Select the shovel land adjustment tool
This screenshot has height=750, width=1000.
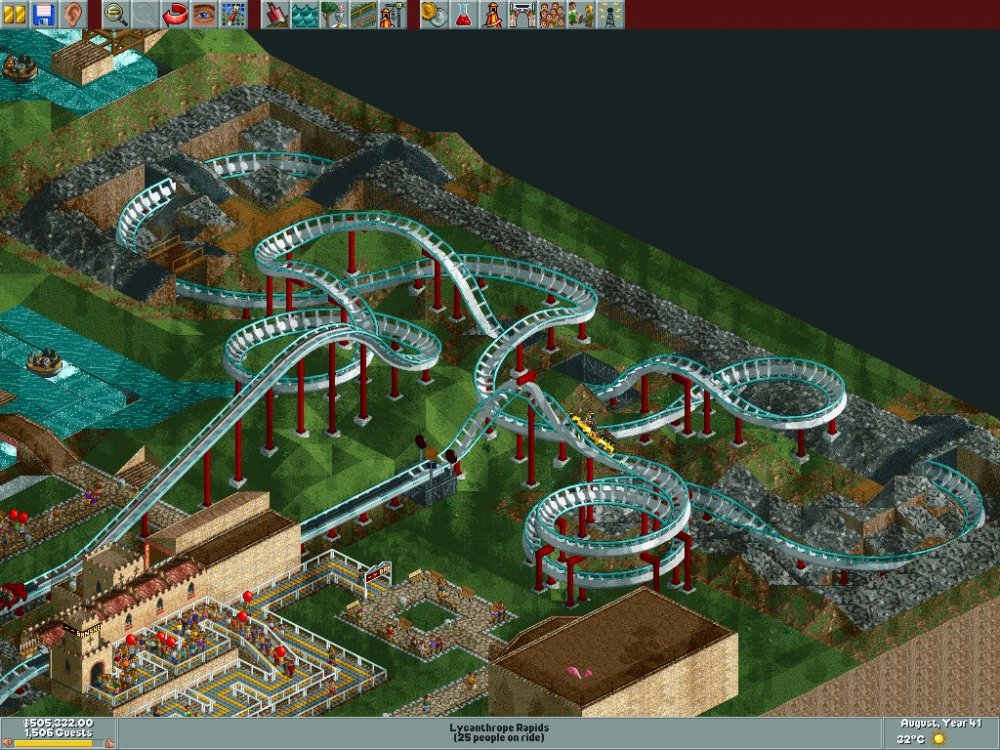276,14
